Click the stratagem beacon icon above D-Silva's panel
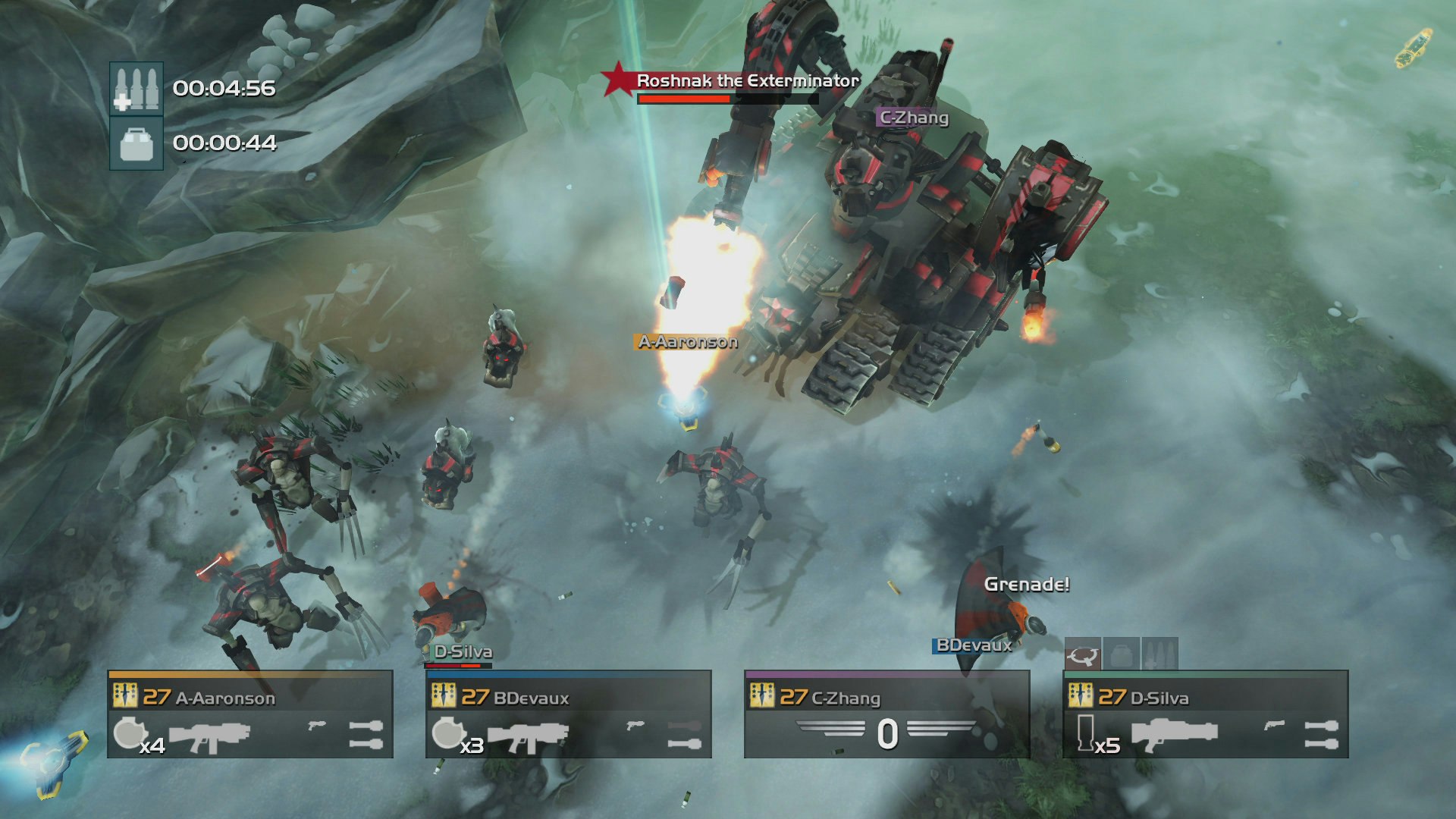Viewport: 1456px width, 819px height. tap(1081, 657)
